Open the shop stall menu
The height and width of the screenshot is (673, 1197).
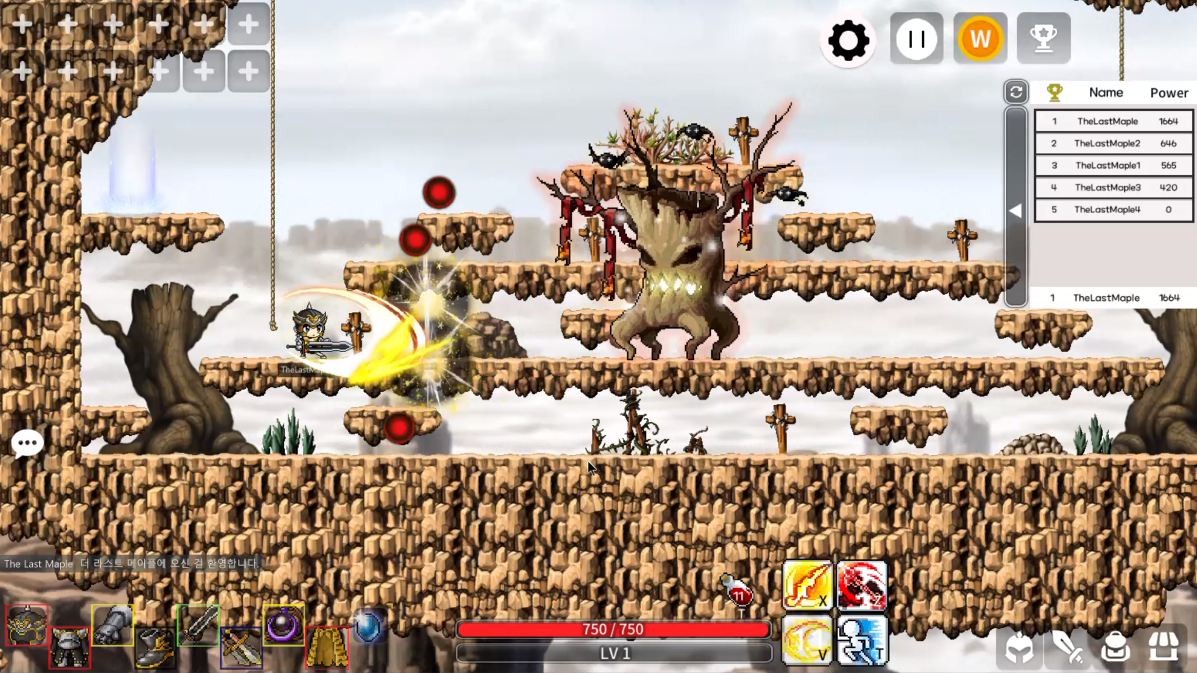click(x=1163, y=647)
